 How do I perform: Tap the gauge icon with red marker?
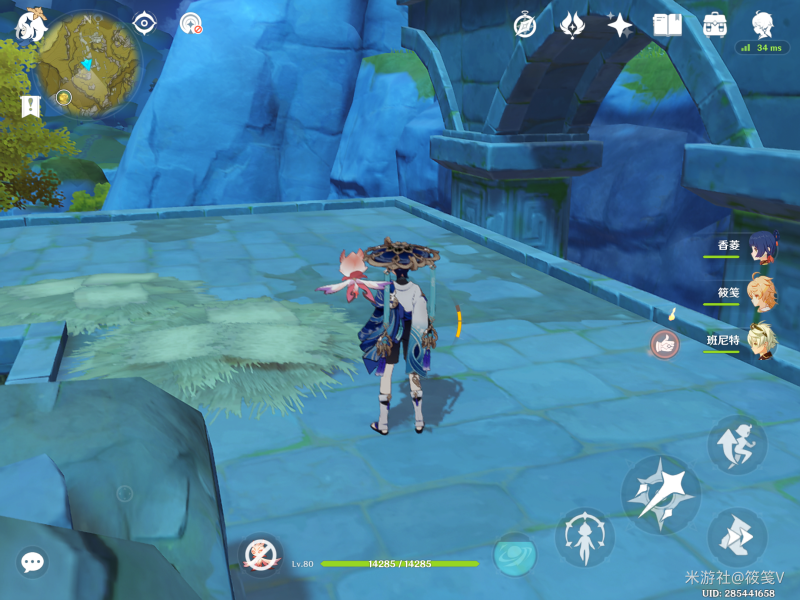pos(191,24)
